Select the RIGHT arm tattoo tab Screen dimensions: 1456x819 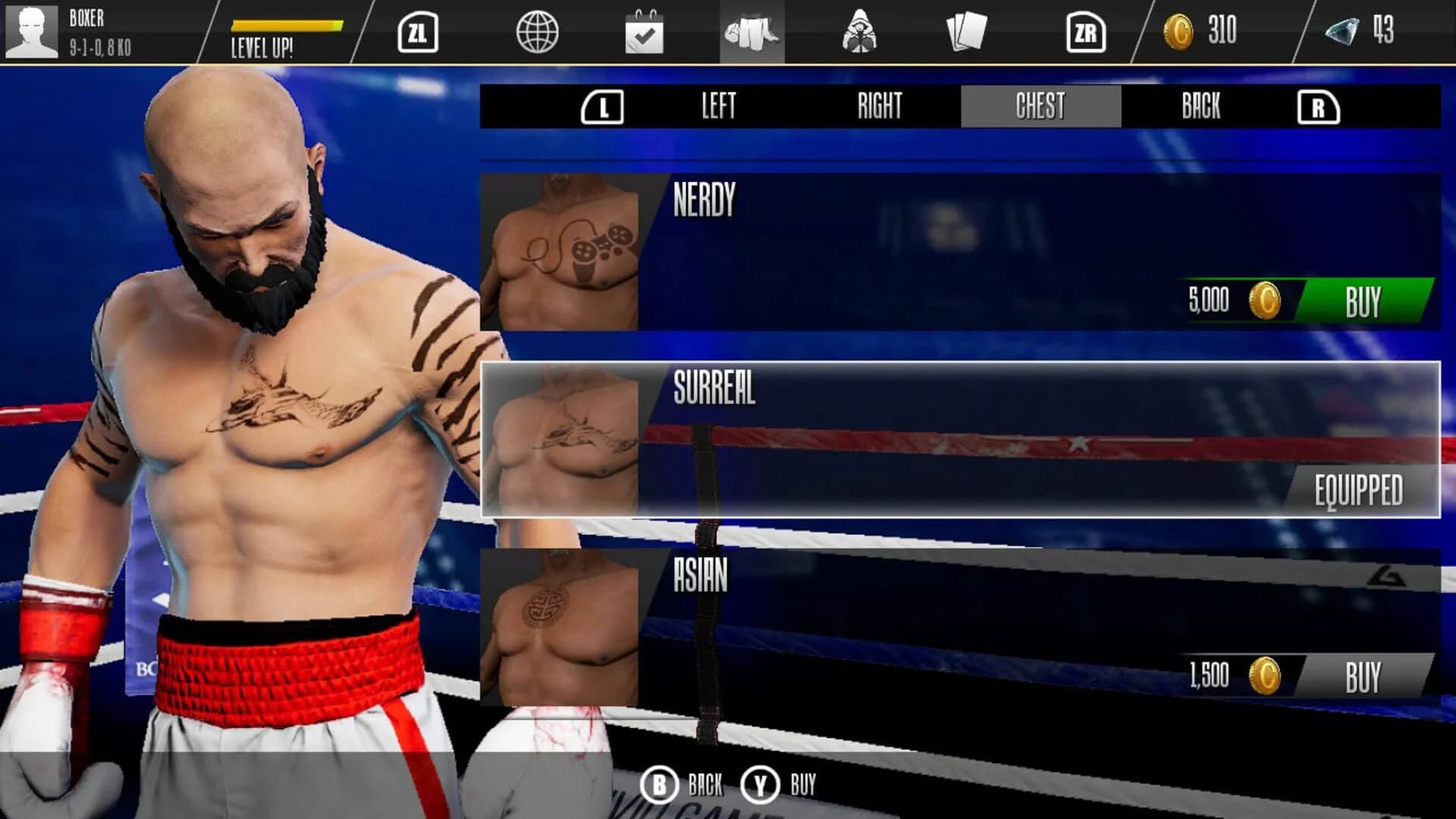pos(880,106)
